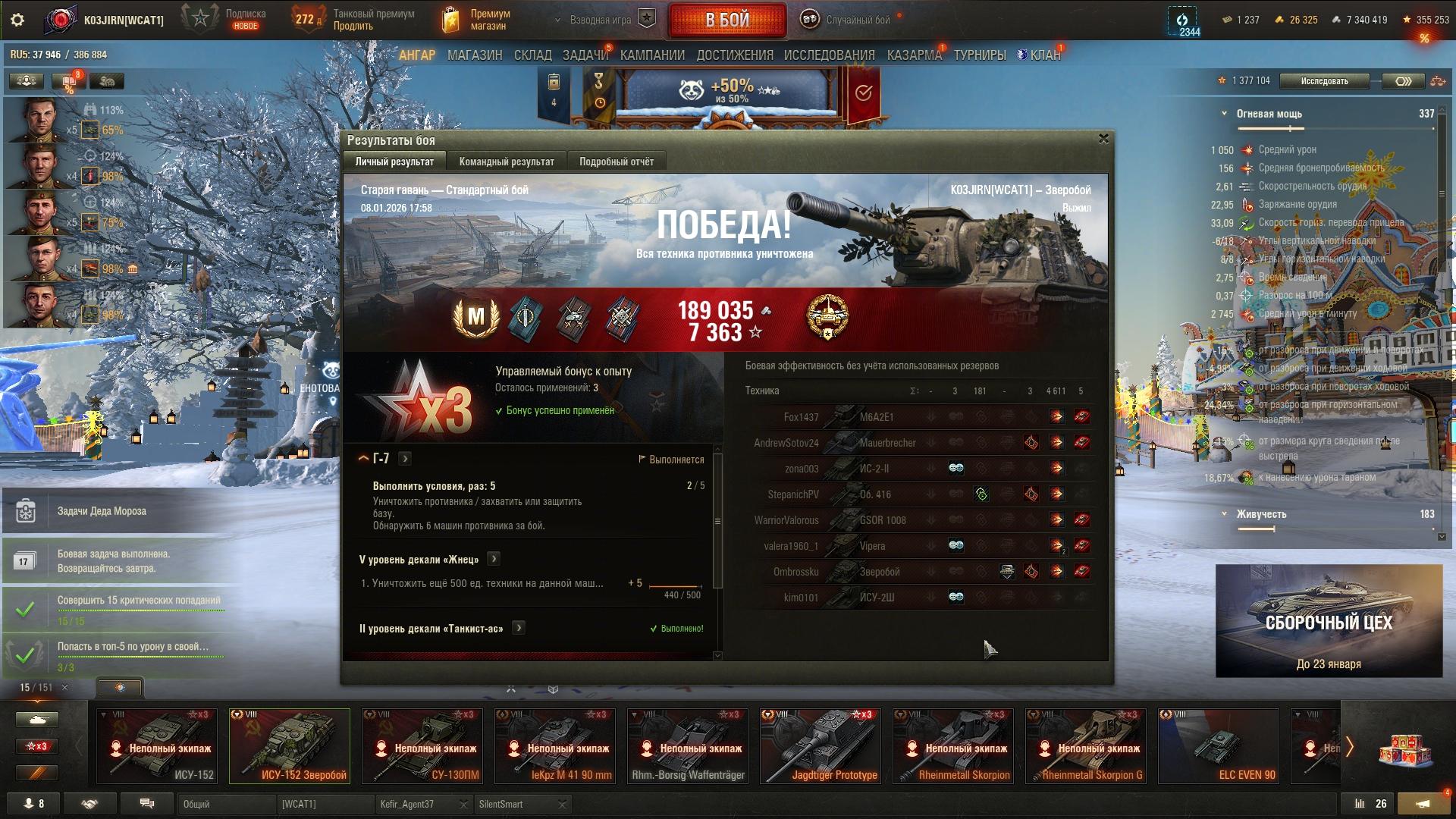Show the ДОСТИЖЕНИЯ page
The height and width of the screenshot is (819, 1456).
(734, 55)
